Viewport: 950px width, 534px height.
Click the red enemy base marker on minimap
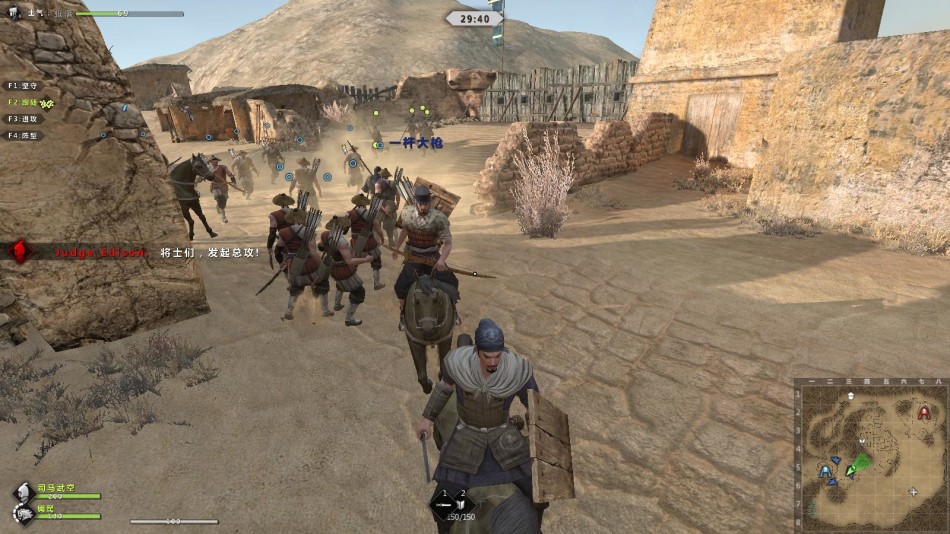[924, 412]
